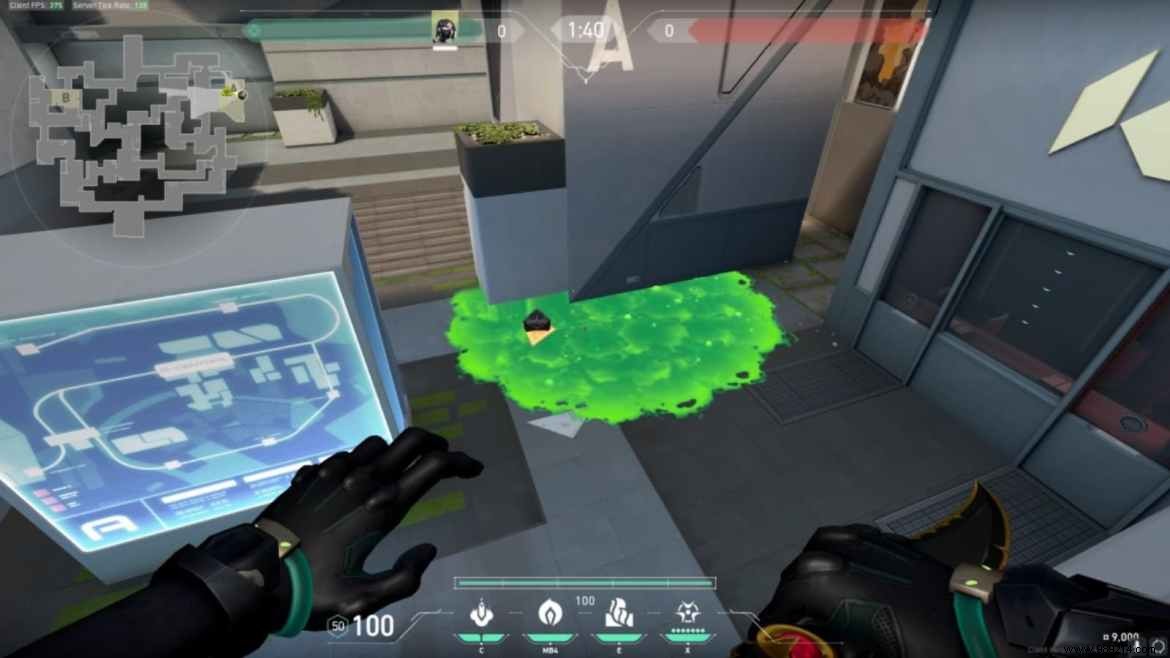Trigger the Toxic Screen ability icon
The image size is (1170, 658).
tap(616, 613)
